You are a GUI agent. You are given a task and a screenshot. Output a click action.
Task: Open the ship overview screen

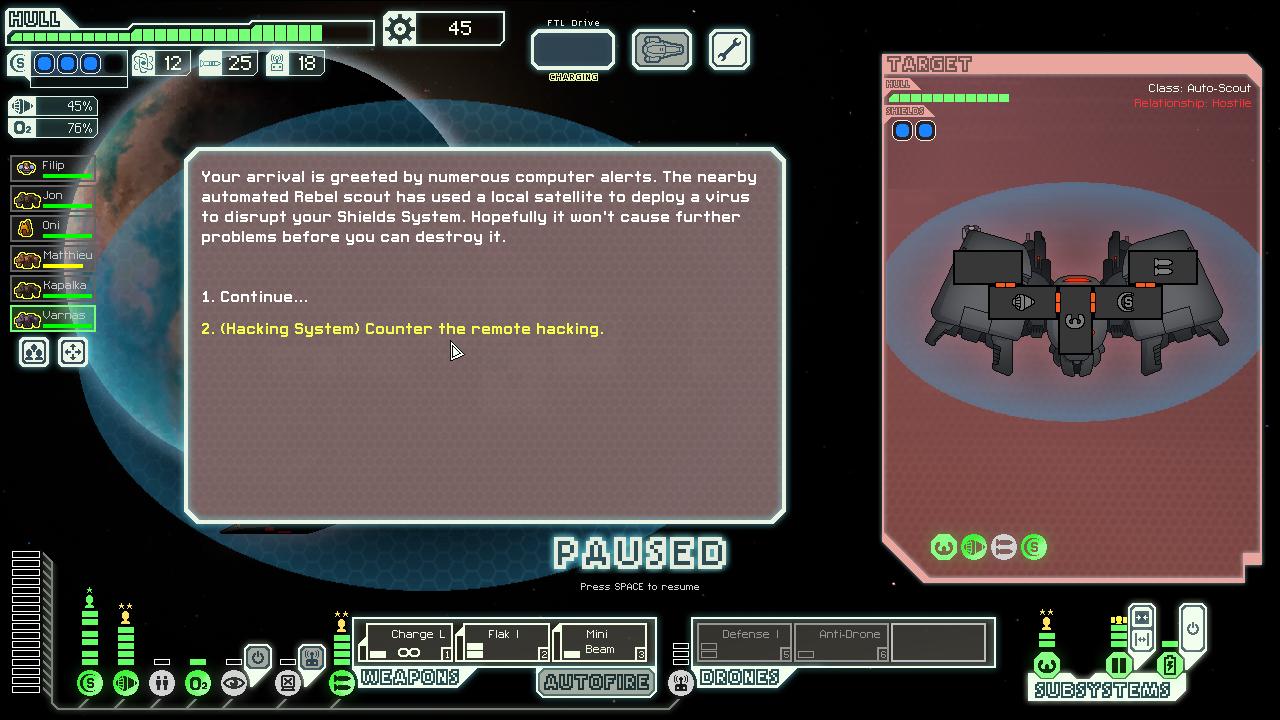click(x=662, y=49)
